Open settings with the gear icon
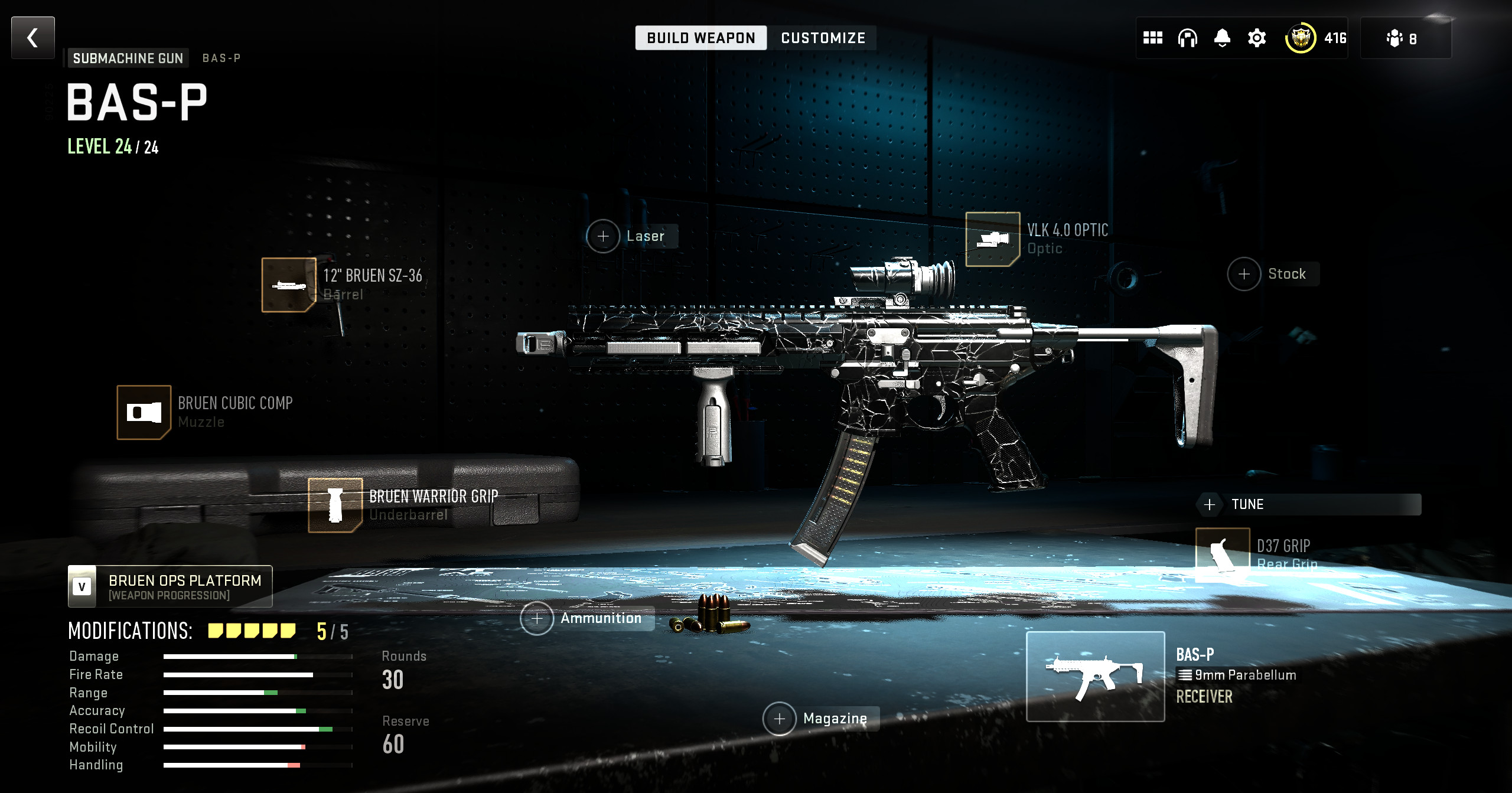 click(1257, 38)
